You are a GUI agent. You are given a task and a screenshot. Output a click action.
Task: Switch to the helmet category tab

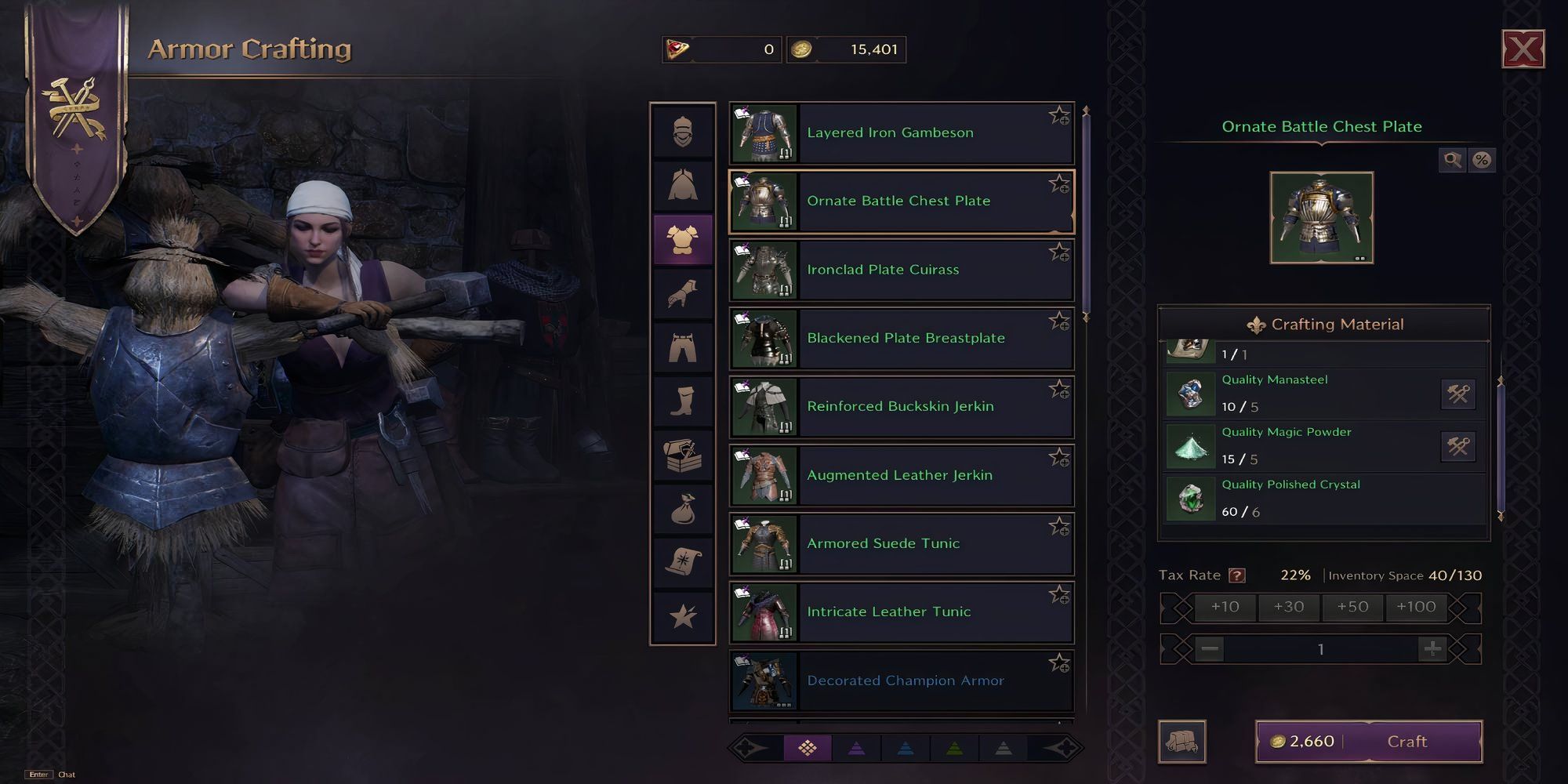coord(683,132)
